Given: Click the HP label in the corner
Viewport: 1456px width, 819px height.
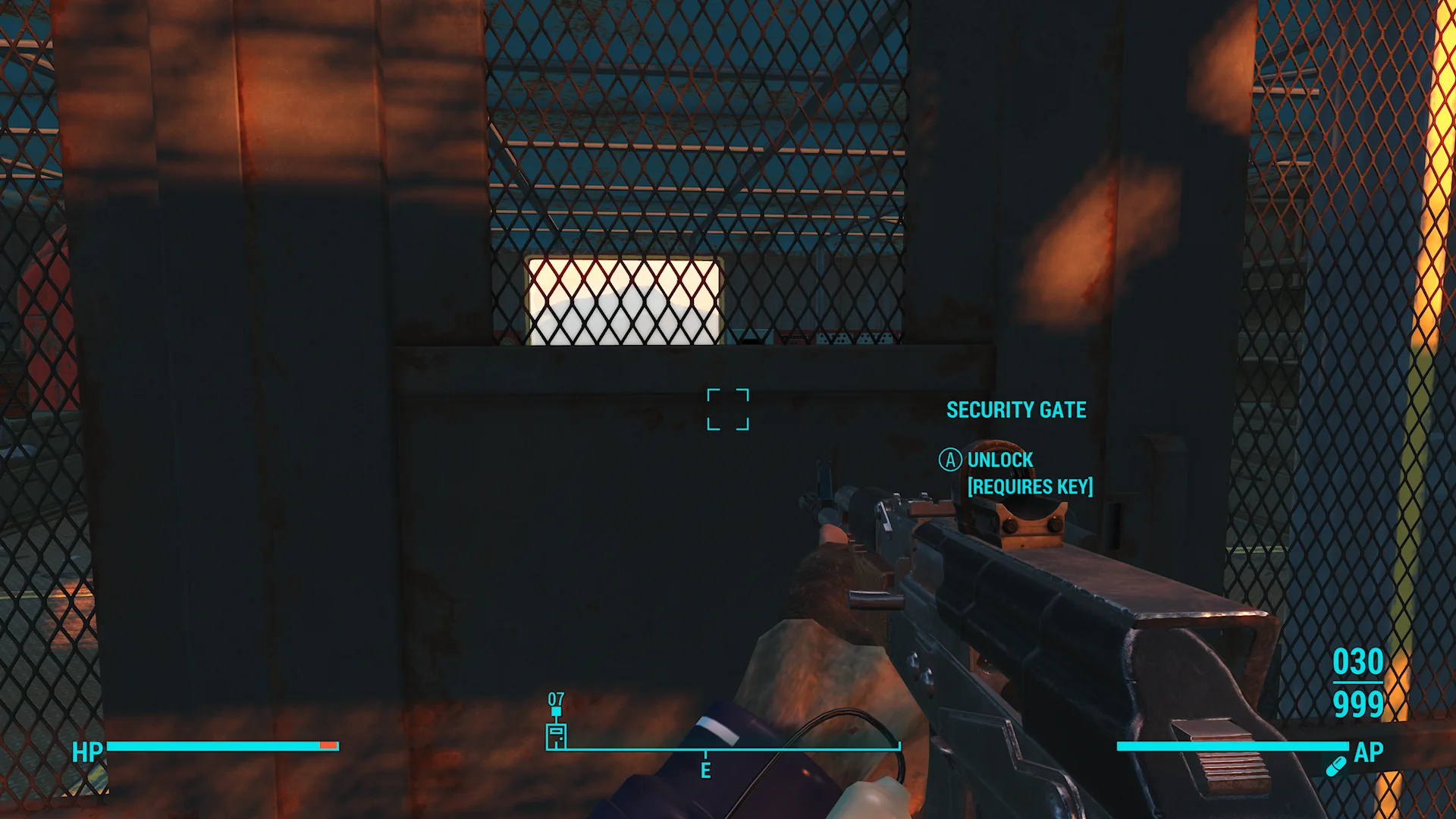Looking at the screenshot, I should tap(86, 753).
